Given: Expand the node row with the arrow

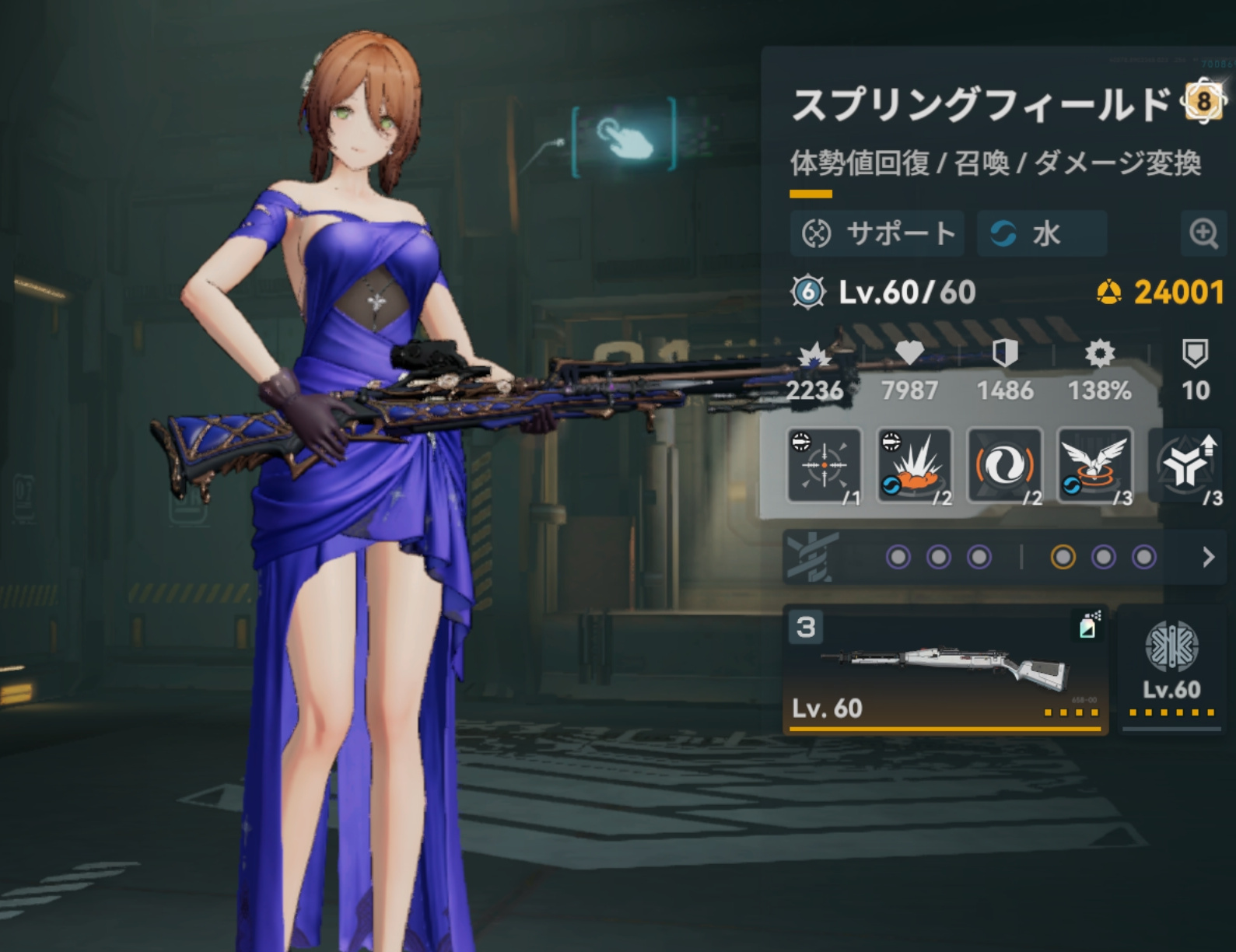Looking at the screenshot, I should 1208,557.
